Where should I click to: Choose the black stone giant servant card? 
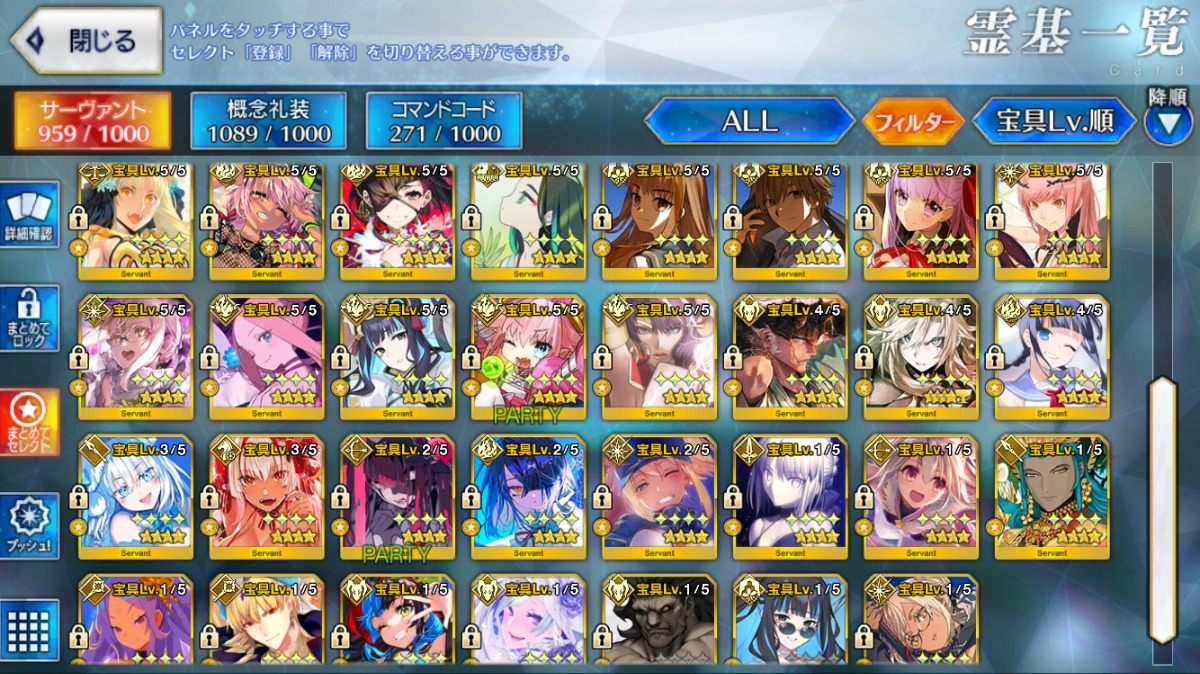tap(659, 620)
